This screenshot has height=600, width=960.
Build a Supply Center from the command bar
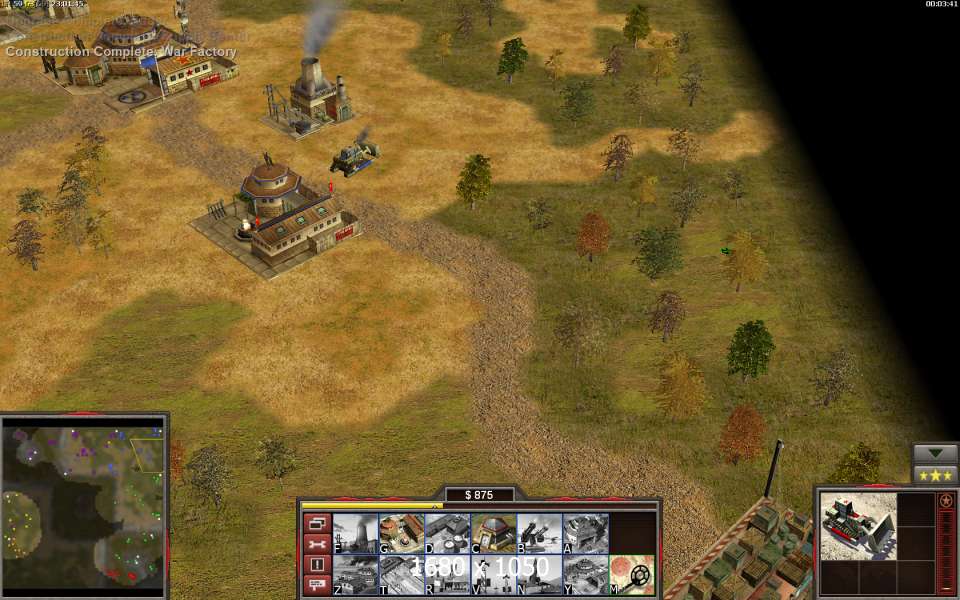coord(447,533)
